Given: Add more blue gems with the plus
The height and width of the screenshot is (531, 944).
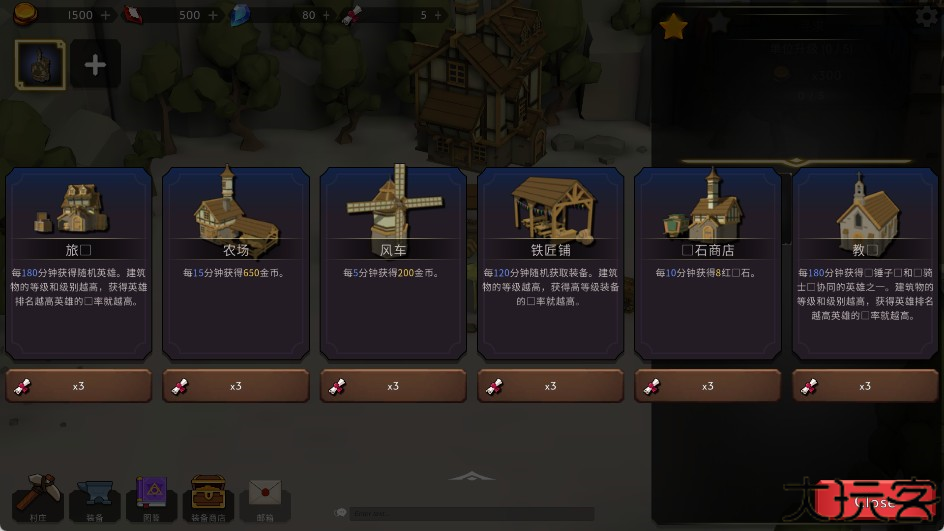Looking at the screenshot, I should coord(327,15).
